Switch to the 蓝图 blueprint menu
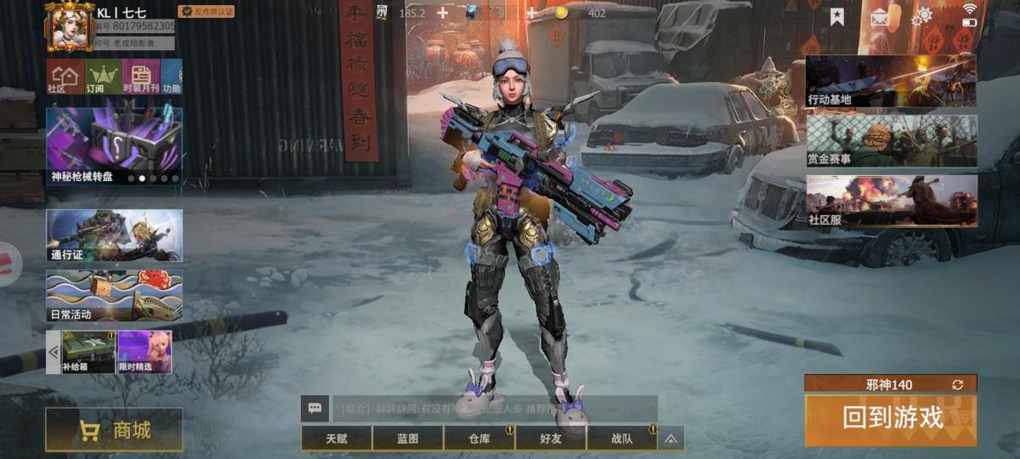1020x459 pixels. [407, 438]
